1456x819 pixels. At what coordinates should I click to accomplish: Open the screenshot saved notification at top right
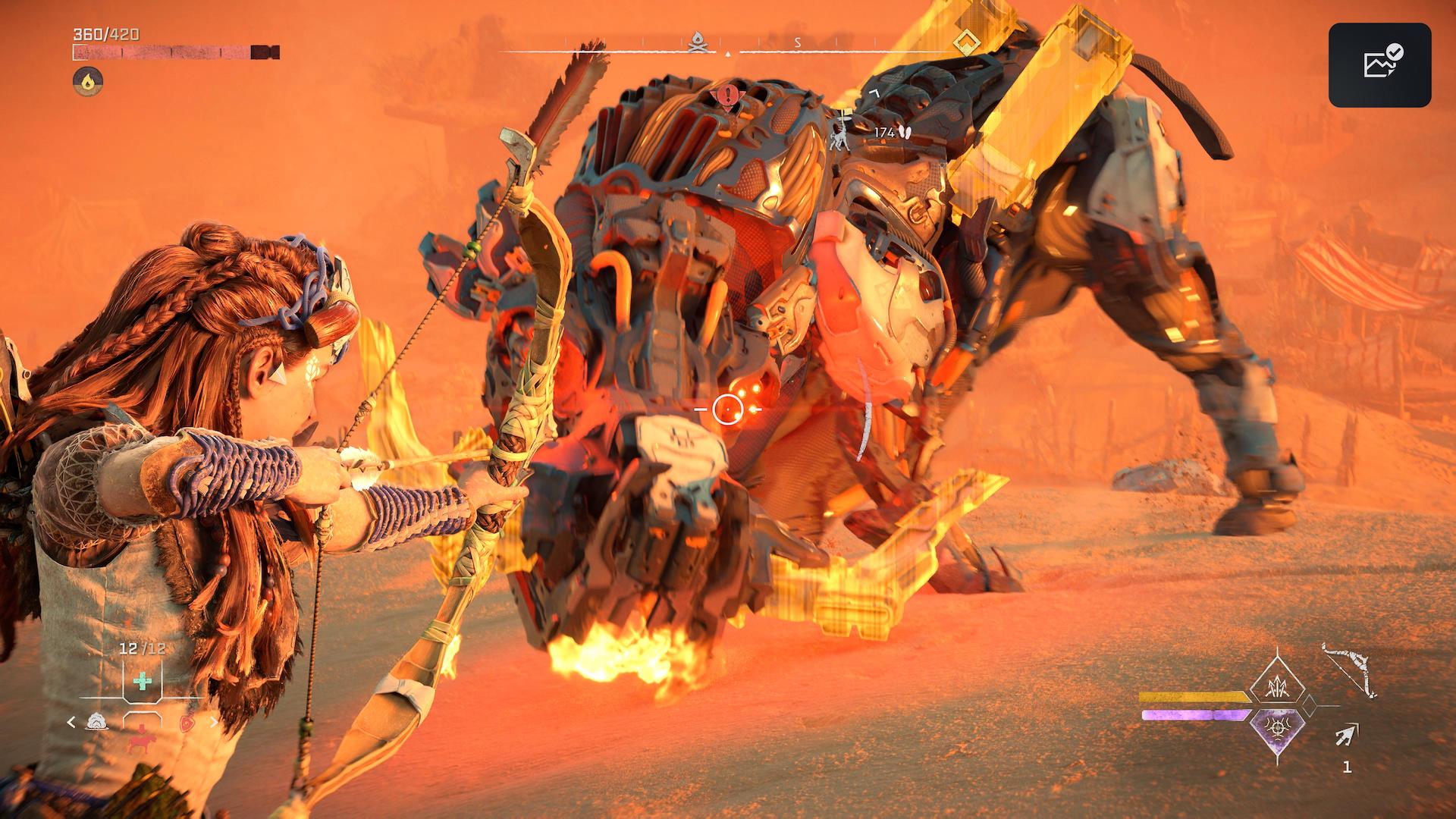click(x=1379, y=64)
